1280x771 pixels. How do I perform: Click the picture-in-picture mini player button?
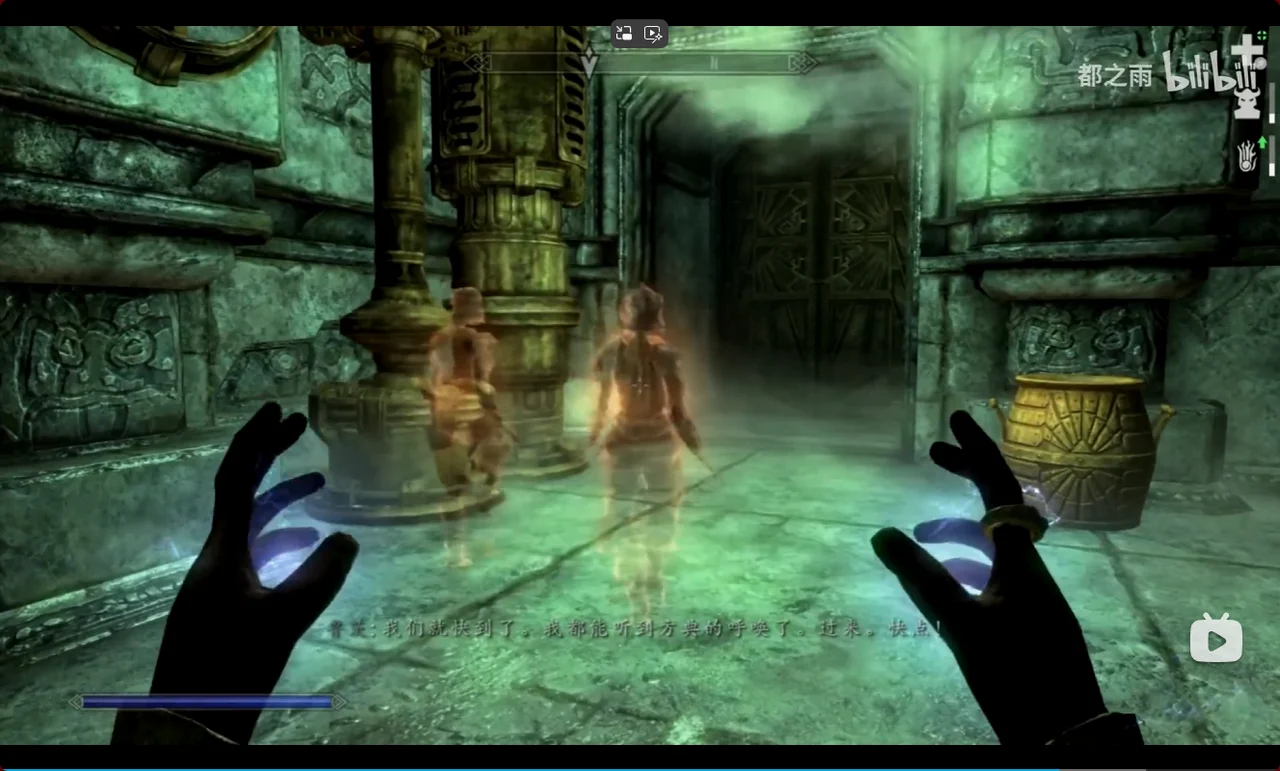(x=624, y=33)
